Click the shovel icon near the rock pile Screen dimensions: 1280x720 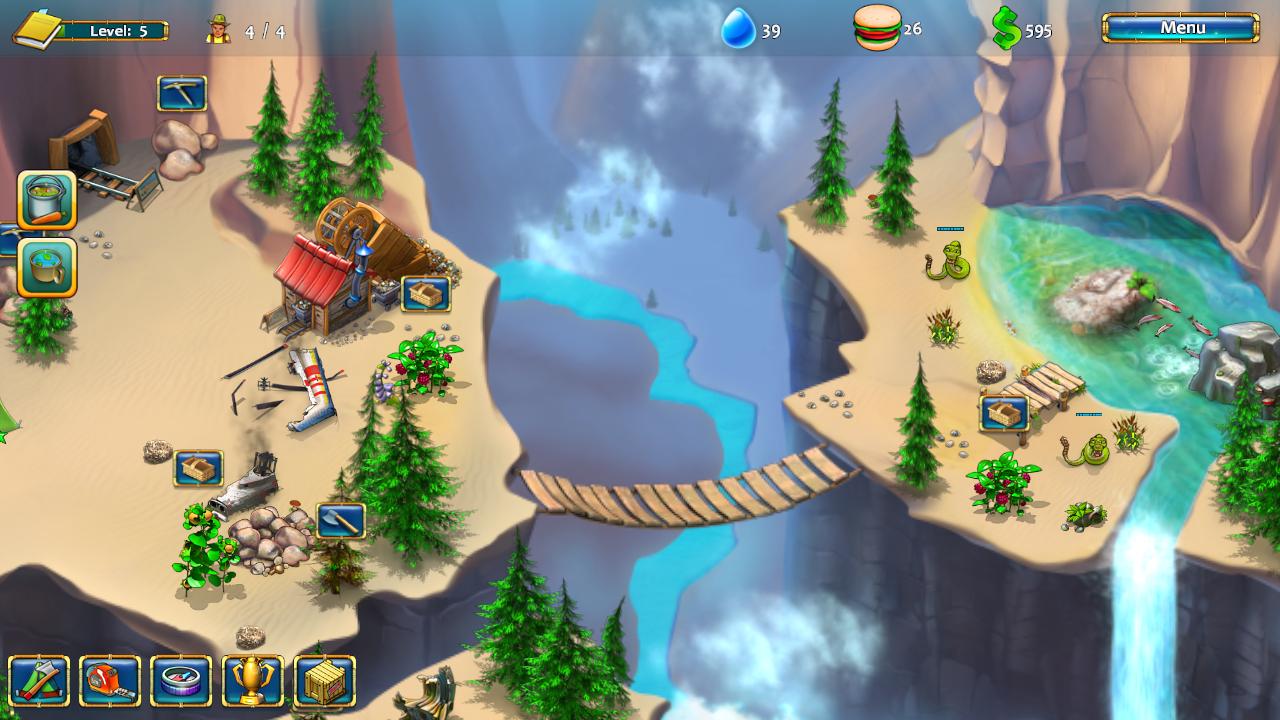338,521
